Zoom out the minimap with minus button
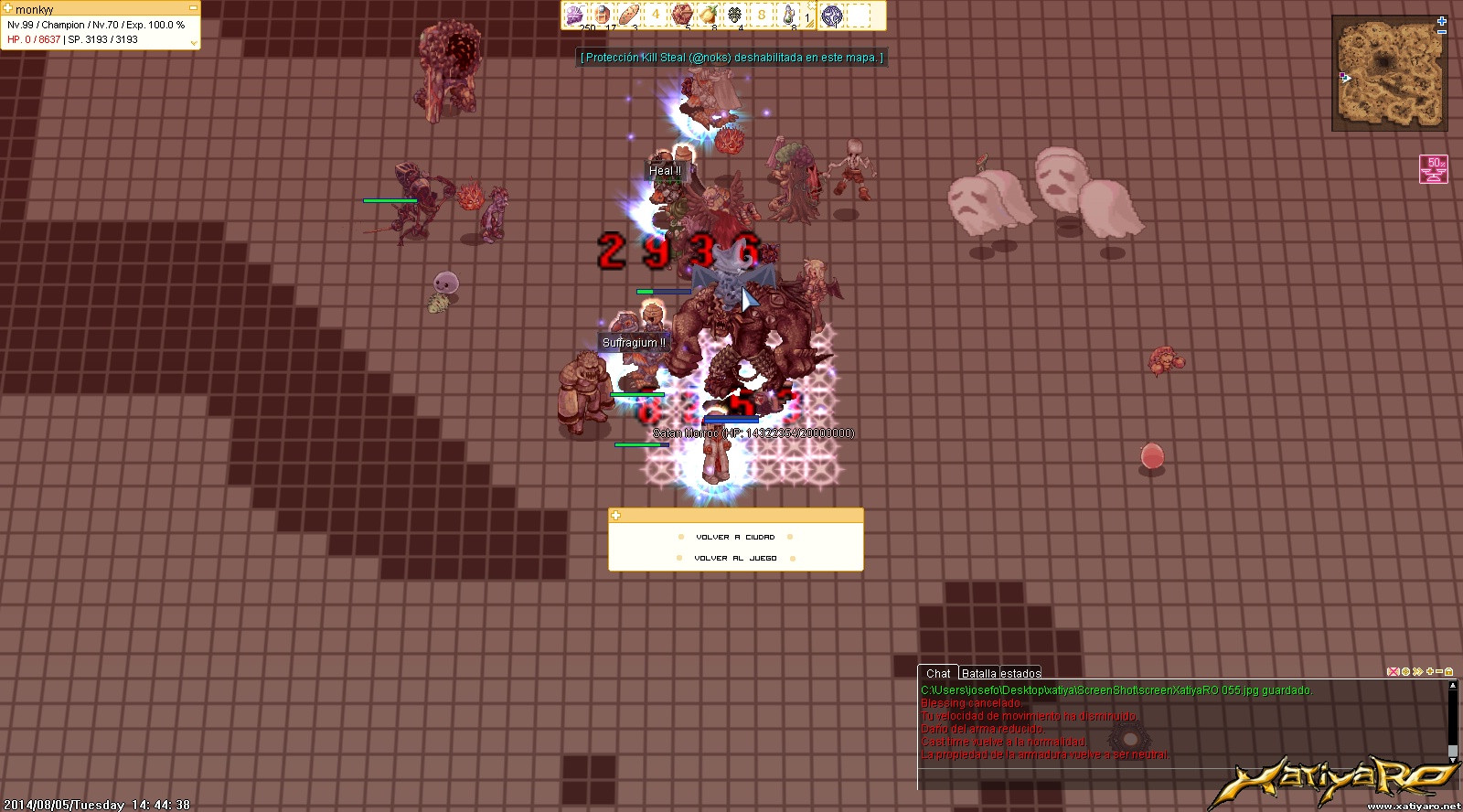This screenshot has width=1463, height=812. pos(1442,32)
